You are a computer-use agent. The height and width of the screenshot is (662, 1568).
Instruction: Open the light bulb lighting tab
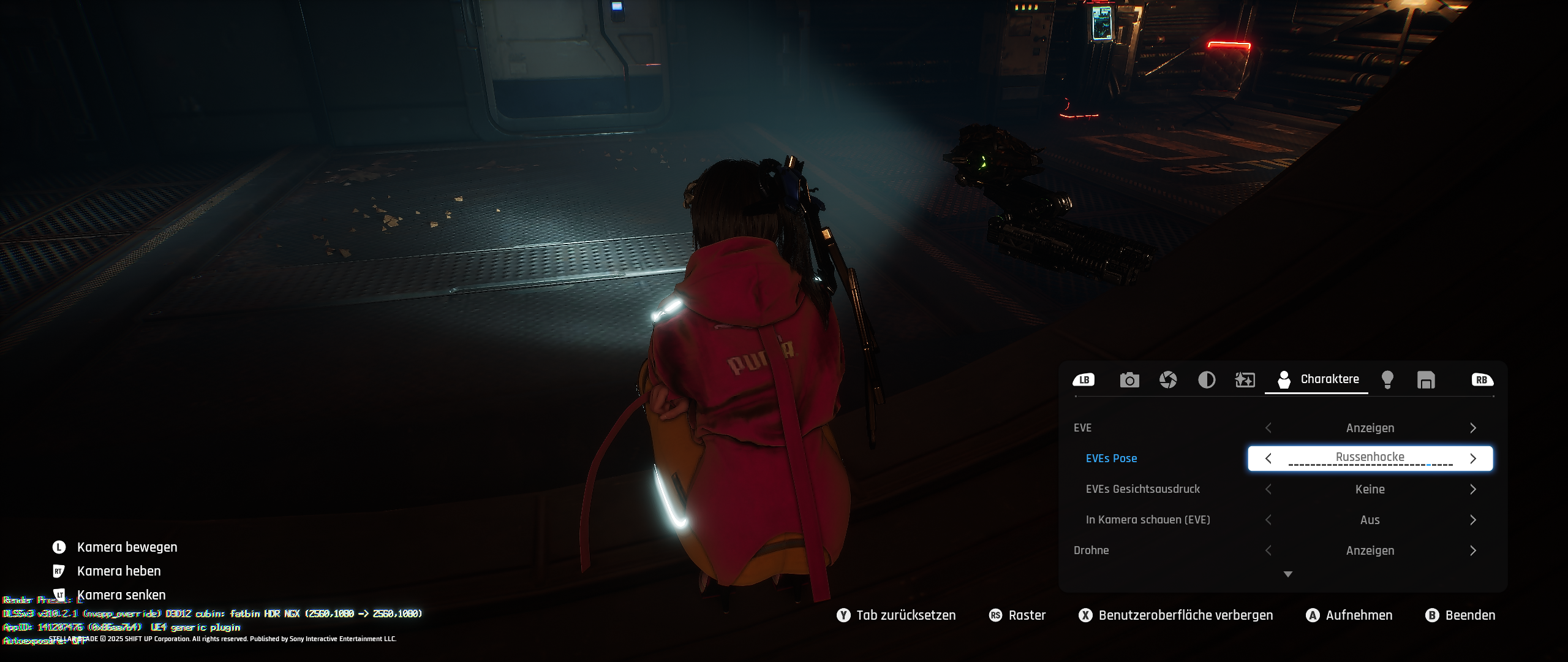click(x=1388, y=380)
